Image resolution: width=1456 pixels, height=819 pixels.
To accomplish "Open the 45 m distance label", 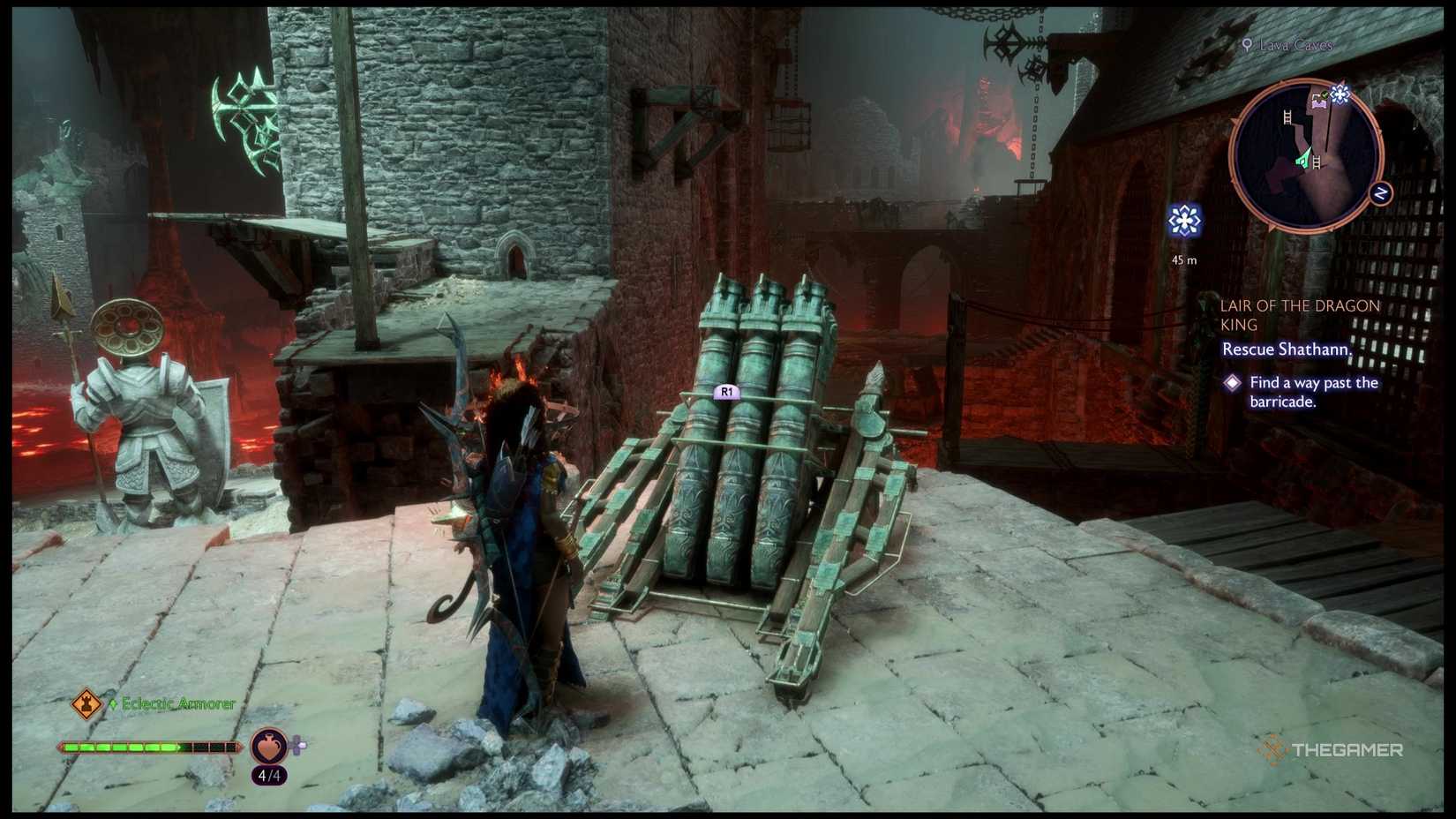I will [x=1182, y=259].
